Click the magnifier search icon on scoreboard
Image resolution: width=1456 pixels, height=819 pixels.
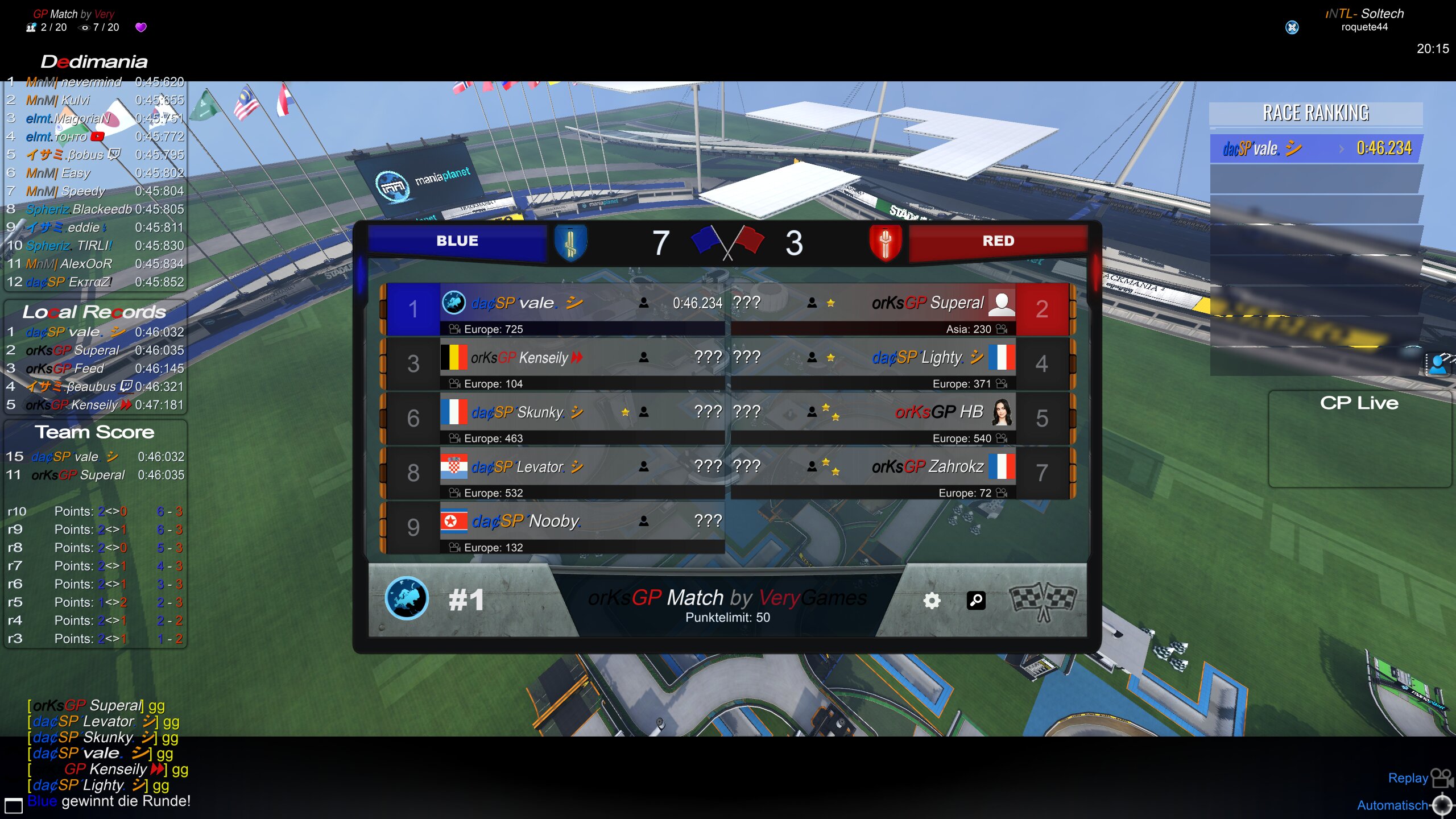[x=976, y=601]
